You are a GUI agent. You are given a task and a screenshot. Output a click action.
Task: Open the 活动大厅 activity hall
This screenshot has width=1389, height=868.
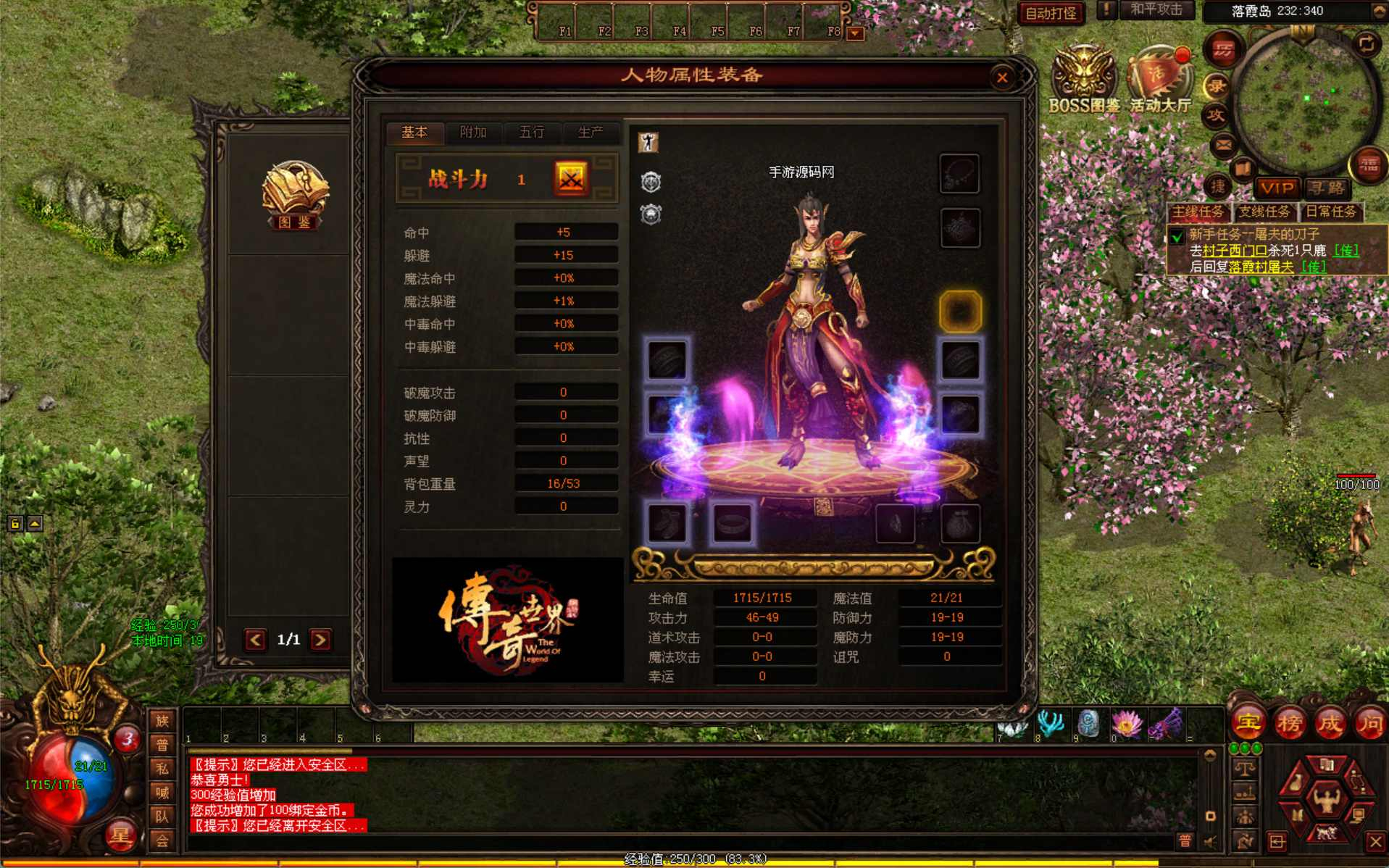1161,80
